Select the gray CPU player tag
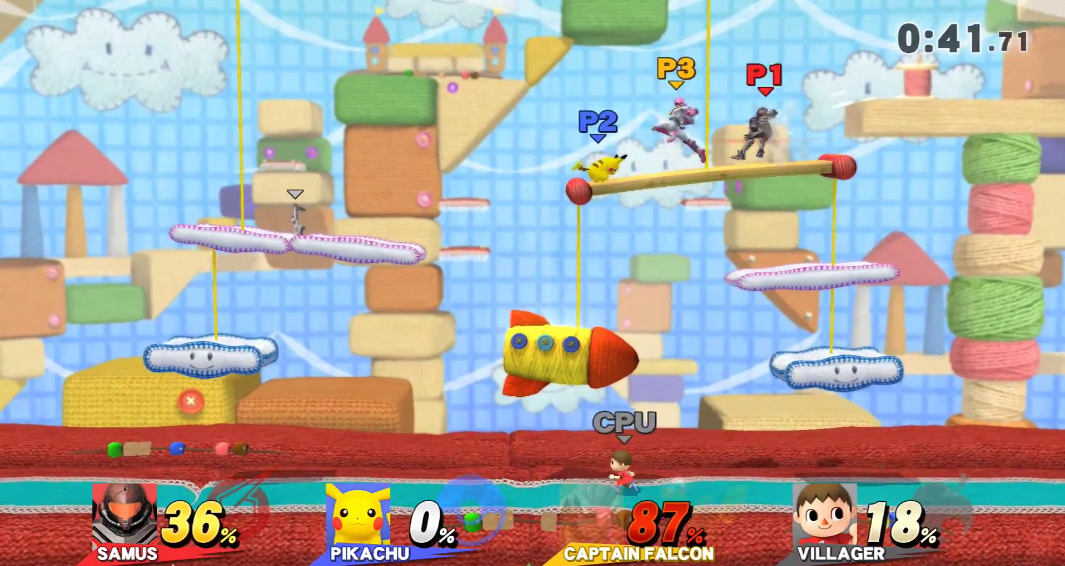The image size is (1065, 566). click(624, 423)
